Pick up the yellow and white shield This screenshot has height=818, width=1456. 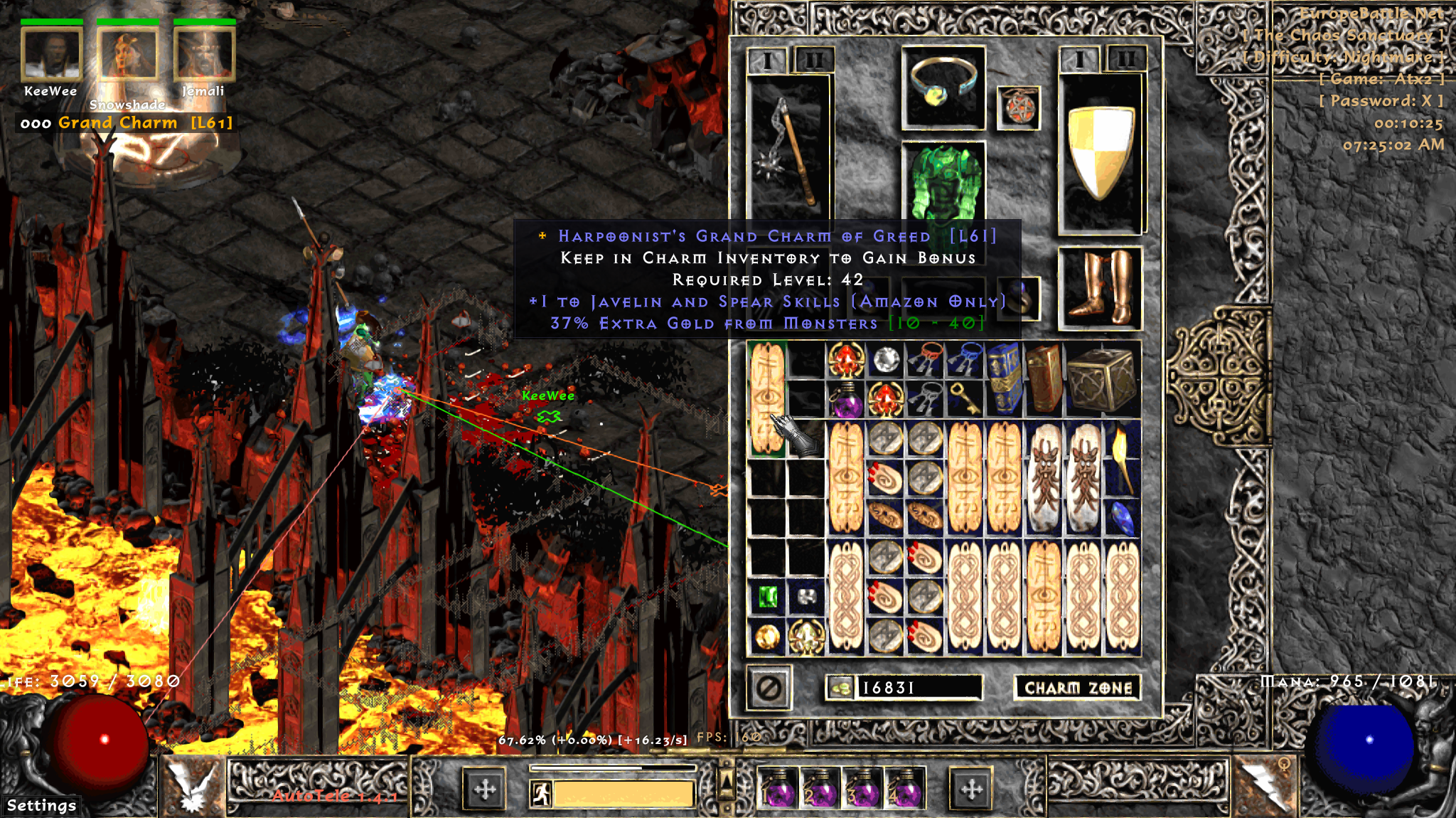tap(1100, 152)
